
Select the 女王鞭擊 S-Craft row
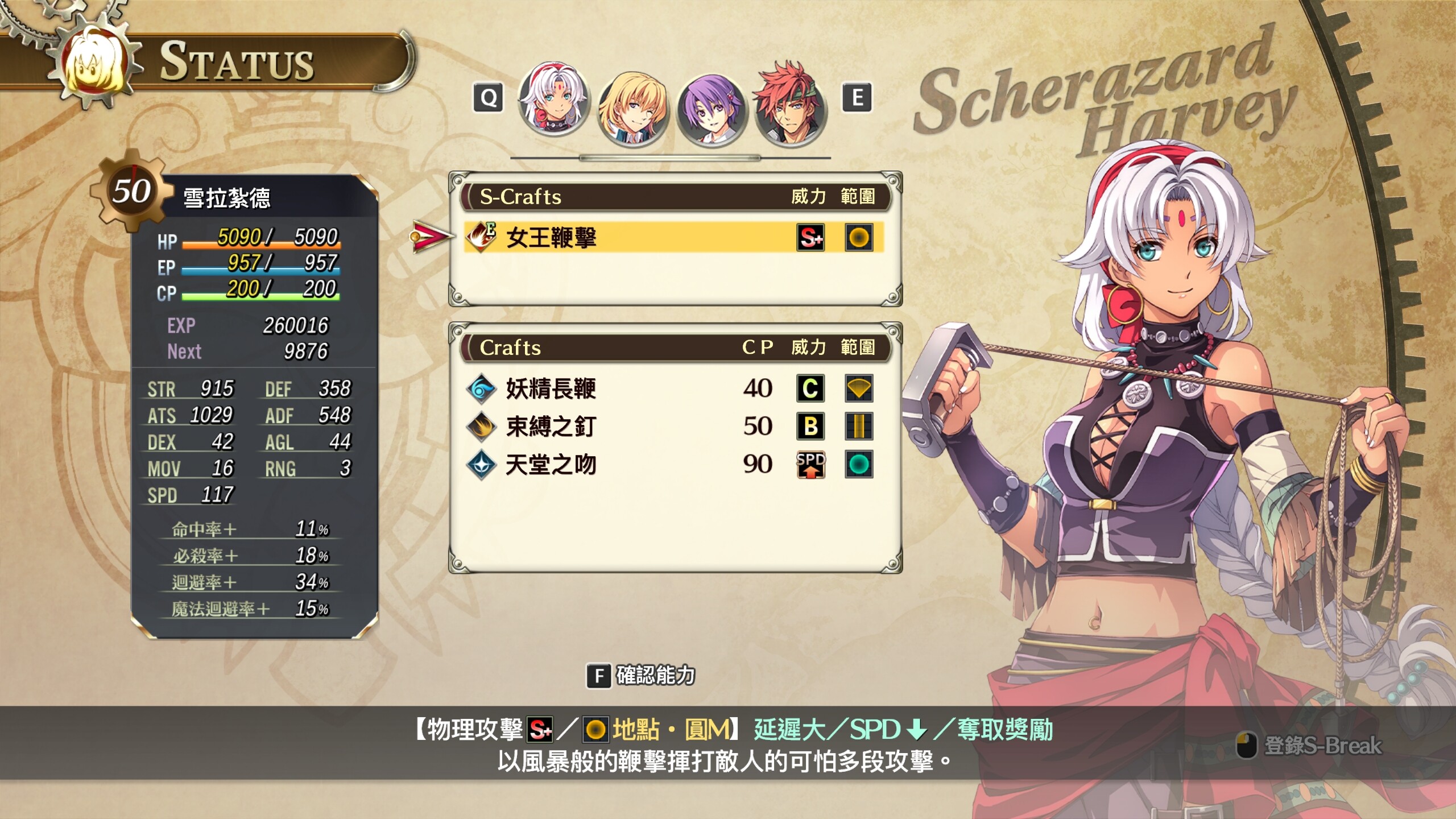(673, 237)
